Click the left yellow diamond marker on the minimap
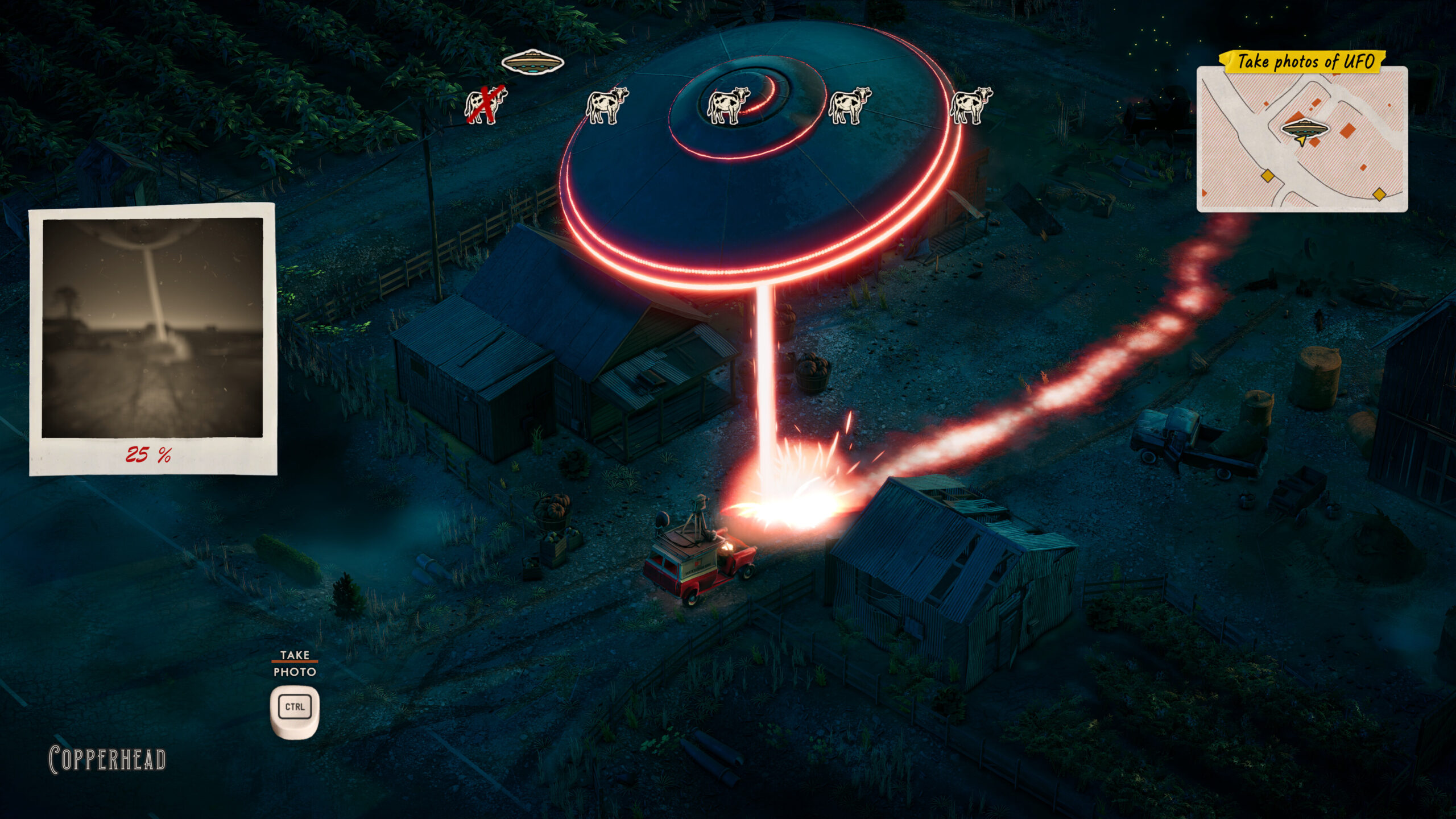 click(x=1268, y=176)
